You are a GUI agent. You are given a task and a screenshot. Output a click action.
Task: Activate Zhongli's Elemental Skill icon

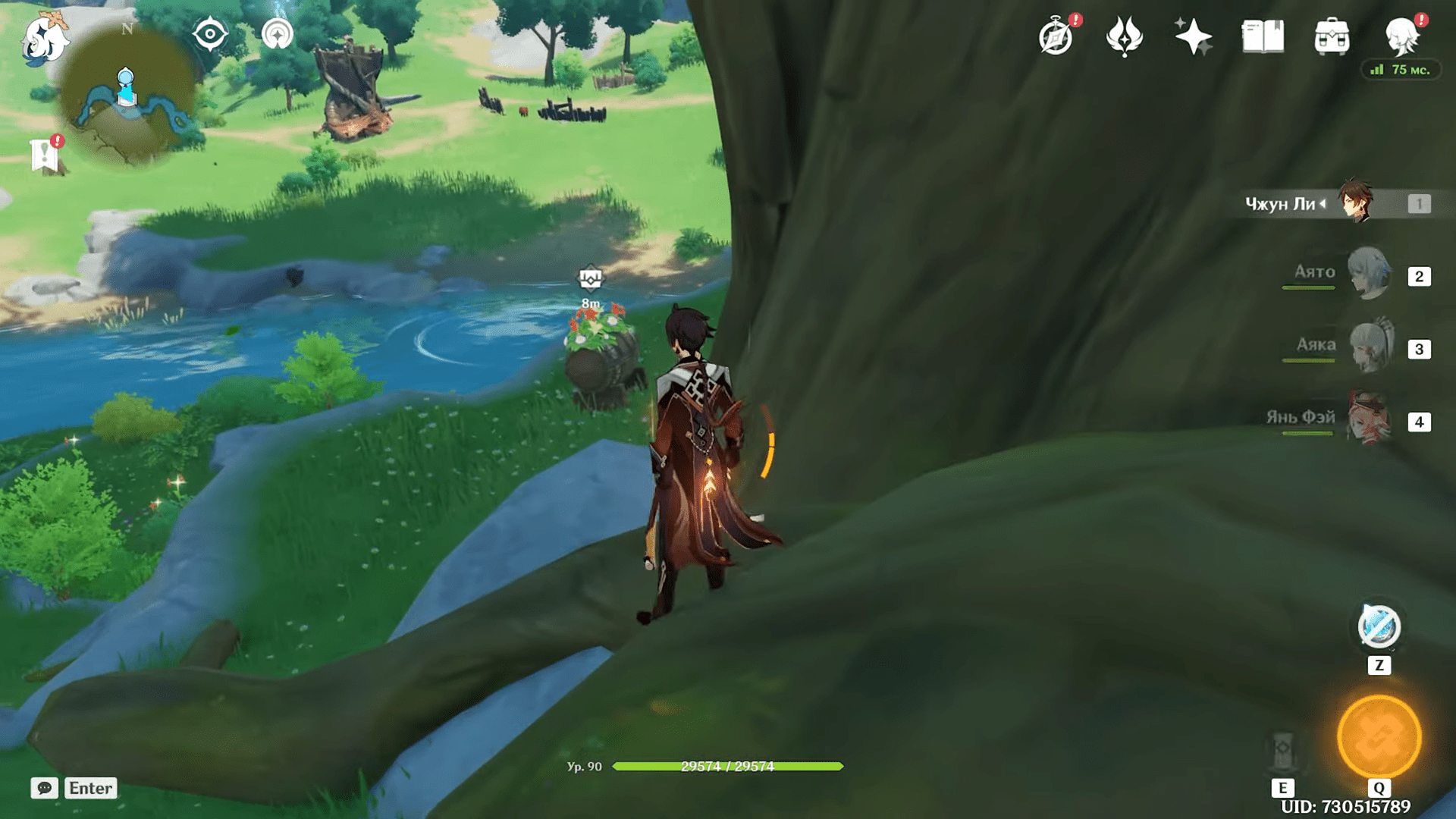[x=1283, y=751]
